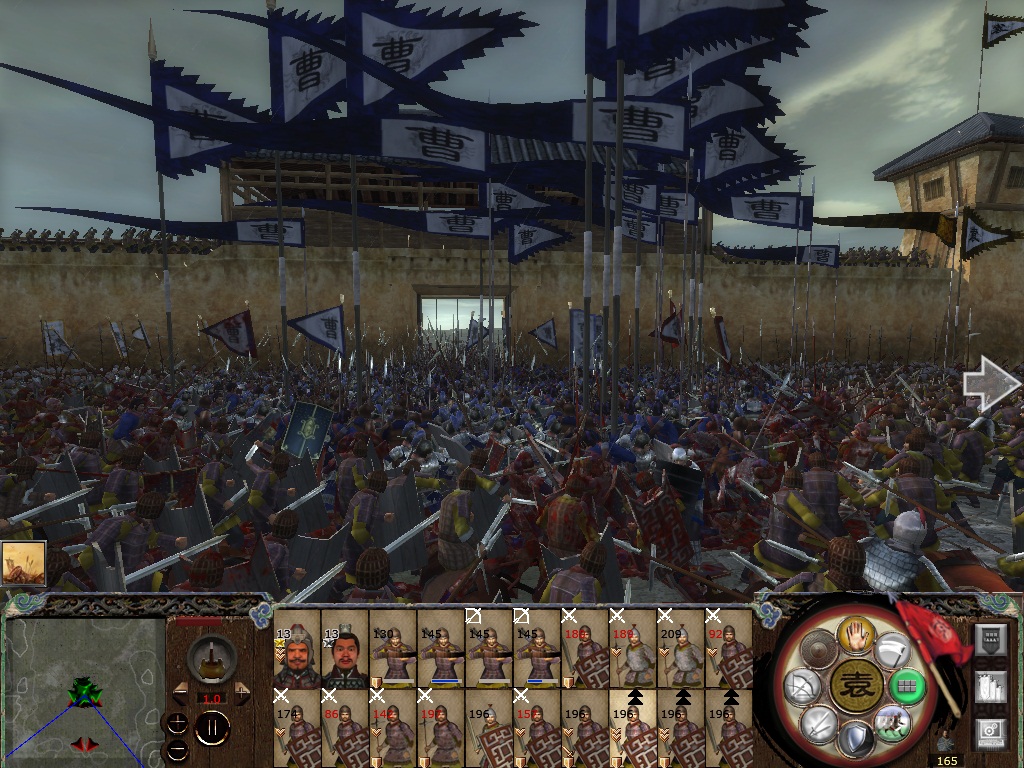Toggle the green formation grid button
Image resolution: width=1024 pixels, height=768 pixels.
tap(907, 687)
